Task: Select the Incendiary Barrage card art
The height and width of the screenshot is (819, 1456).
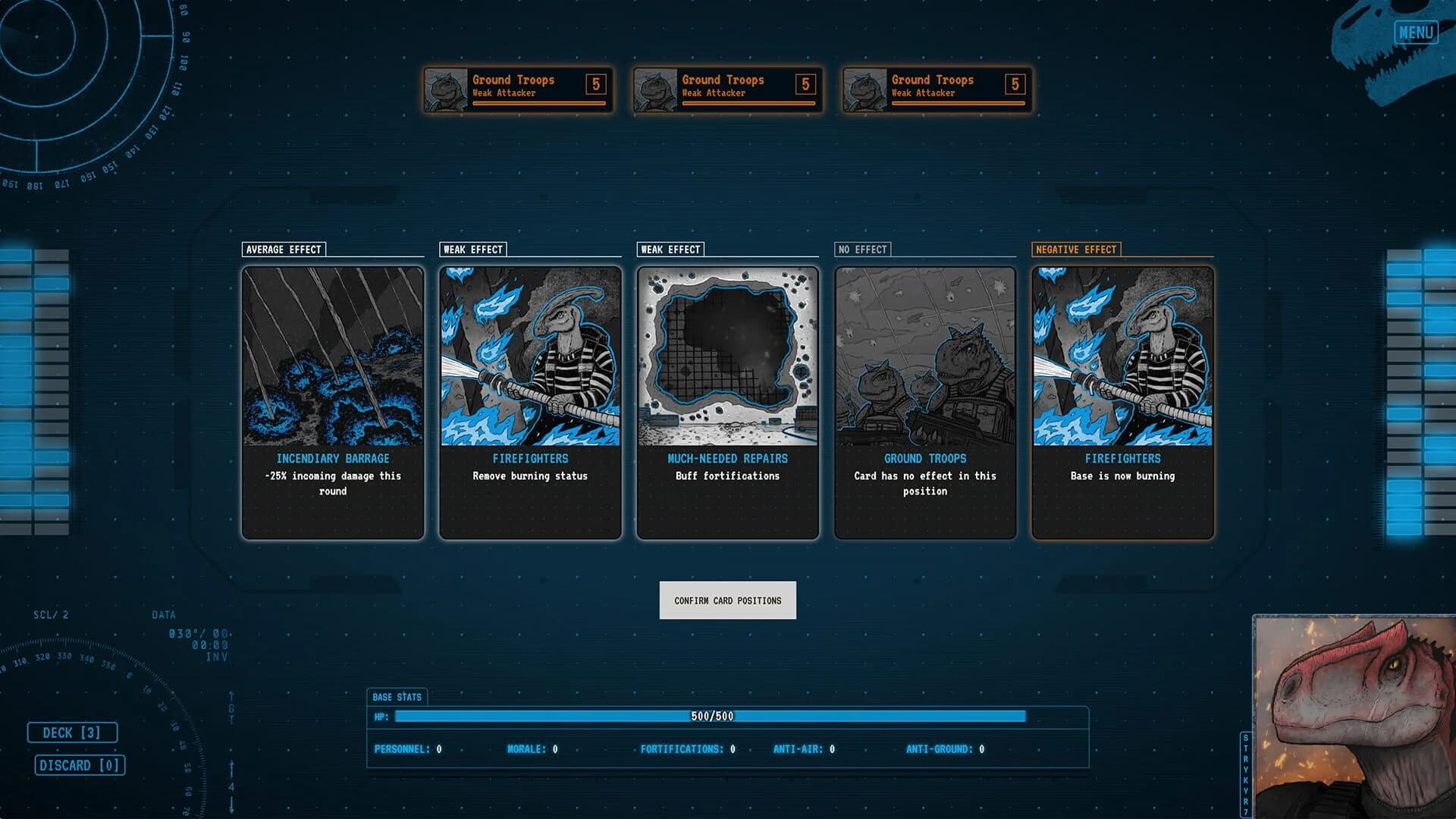Action: pos(332,356)
